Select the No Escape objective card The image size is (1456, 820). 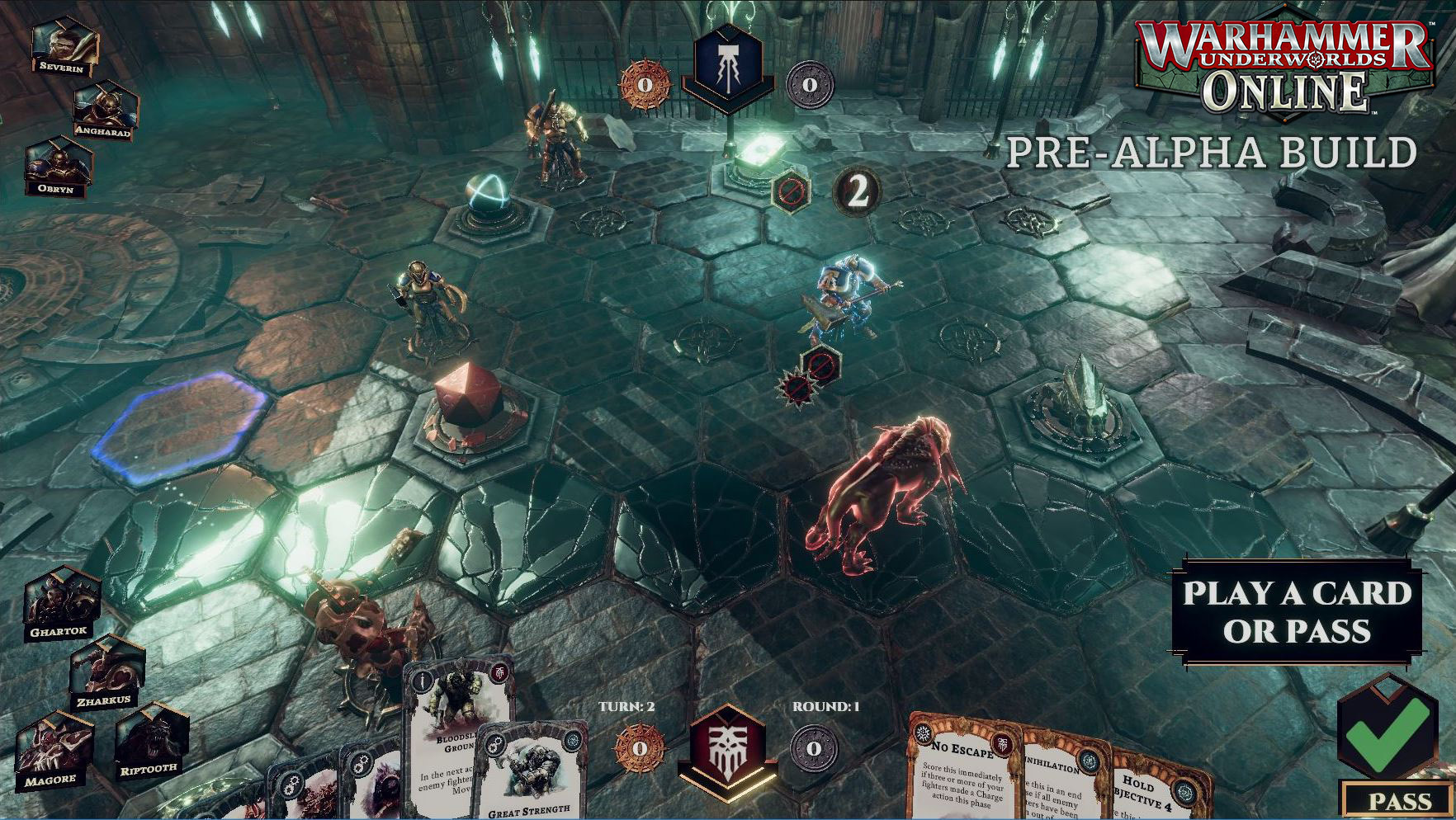(962, 767)
